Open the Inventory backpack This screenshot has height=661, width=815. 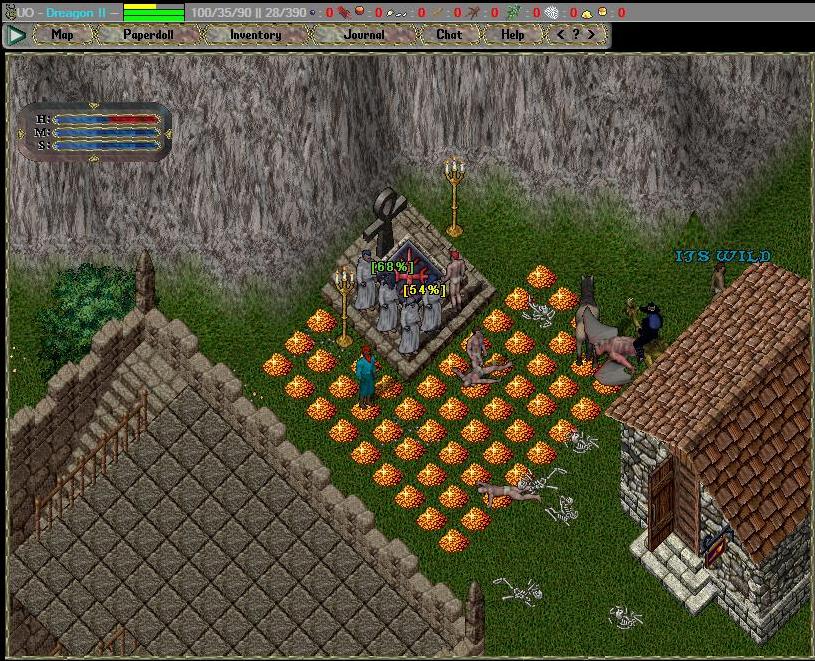coord(255,35)
